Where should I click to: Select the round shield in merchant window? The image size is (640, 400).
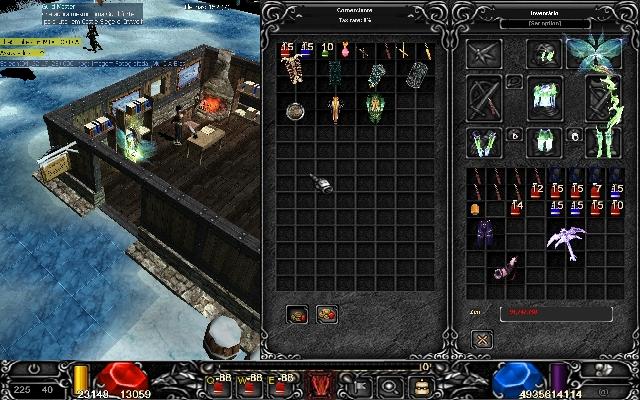pos(295,110)
